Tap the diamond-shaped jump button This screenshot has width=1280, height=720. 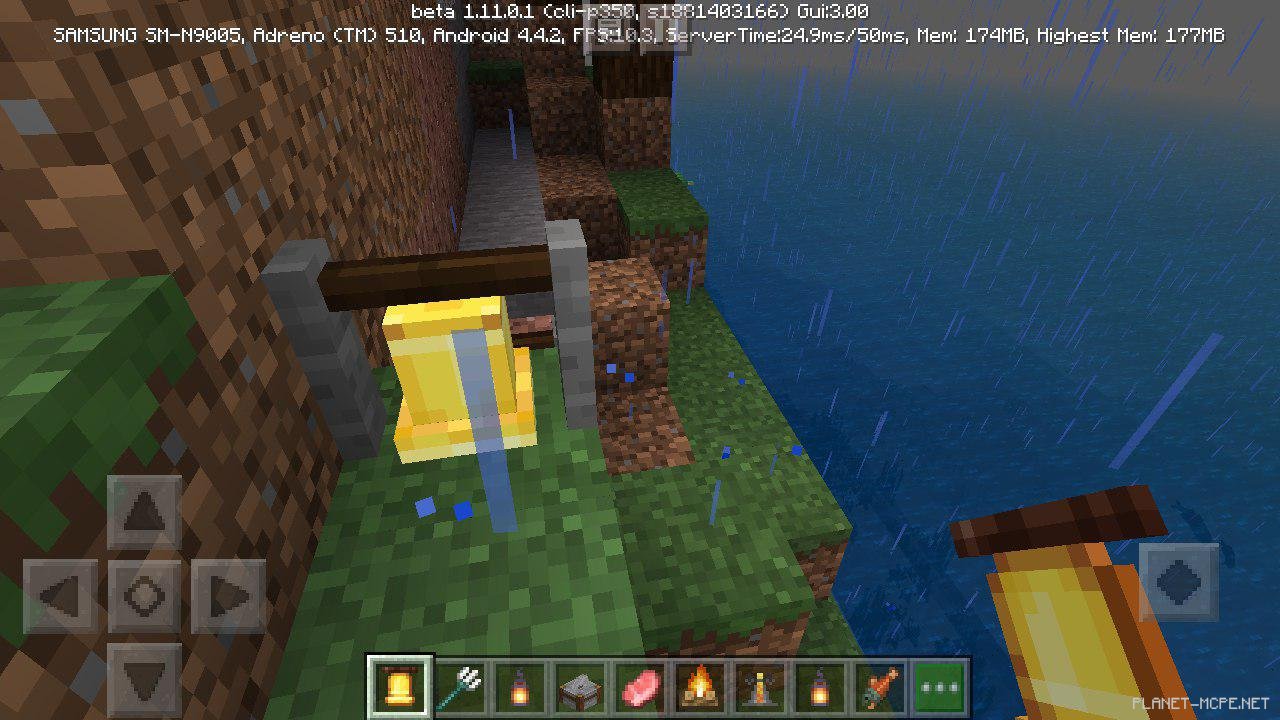(x=1178, y=581)
